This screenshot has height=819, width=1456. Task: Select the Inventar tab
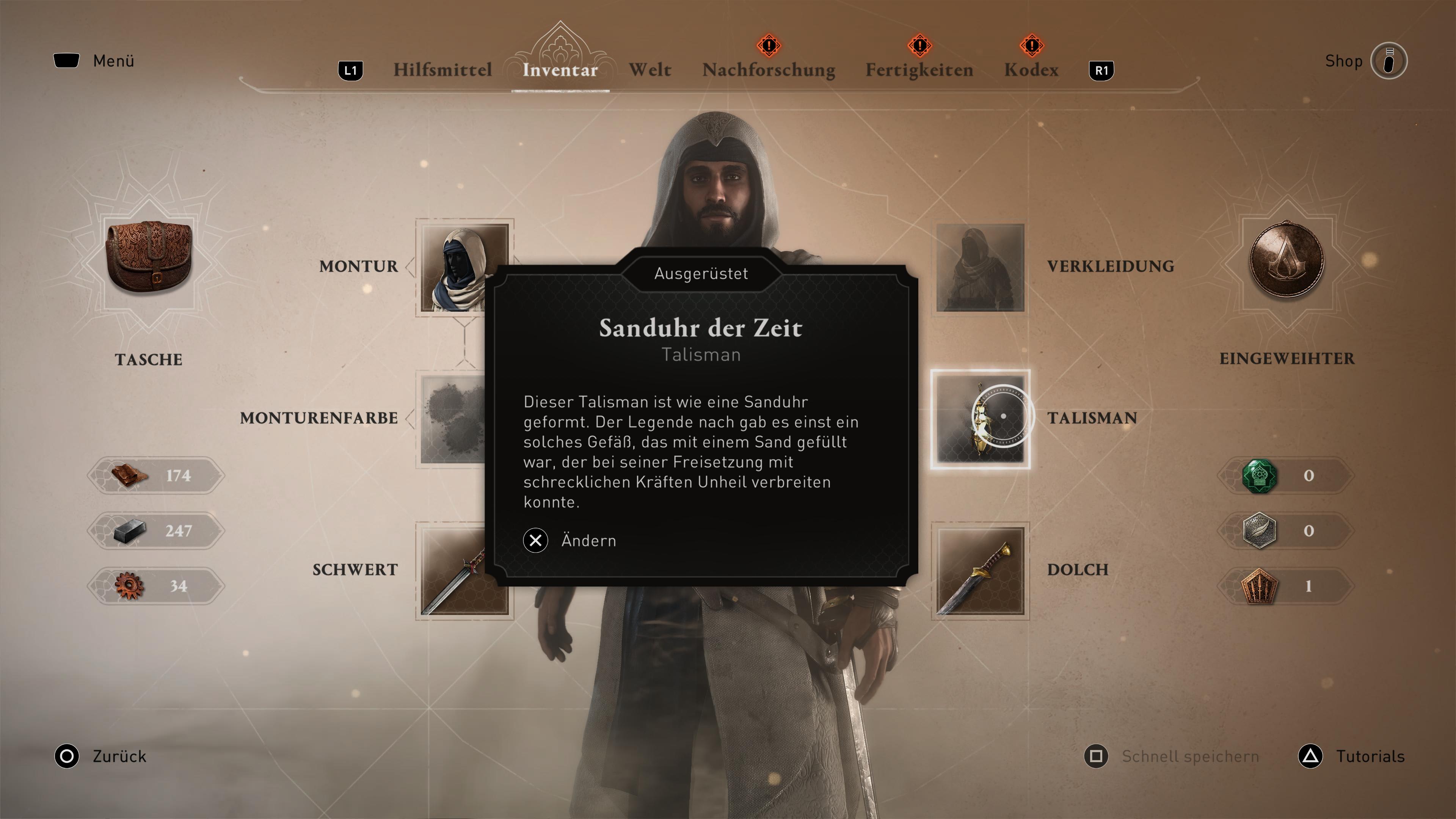point(560,70)
